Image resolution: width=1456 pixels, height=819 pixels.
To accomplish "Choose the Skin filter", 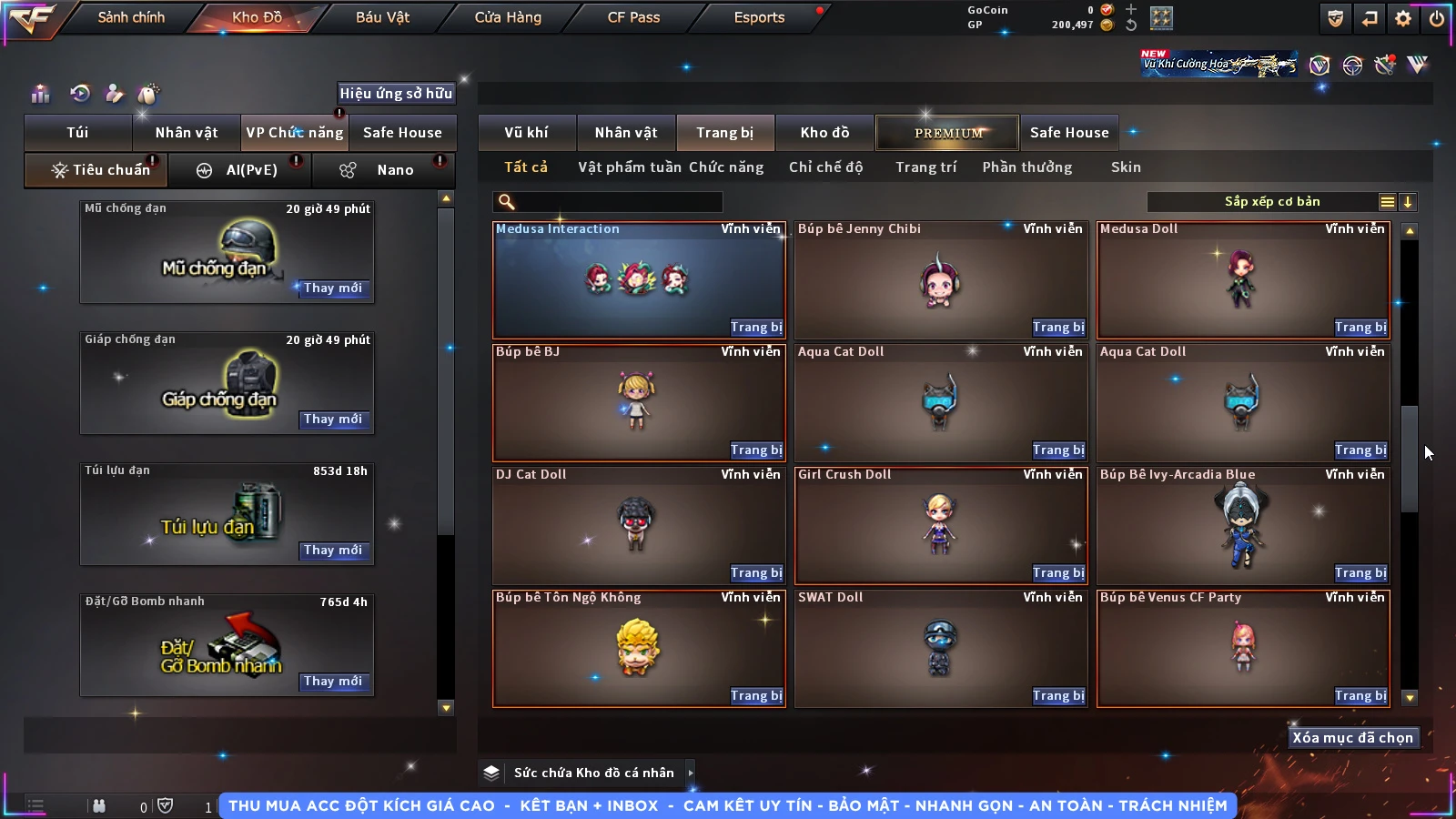I will [x=1126, y=167].
